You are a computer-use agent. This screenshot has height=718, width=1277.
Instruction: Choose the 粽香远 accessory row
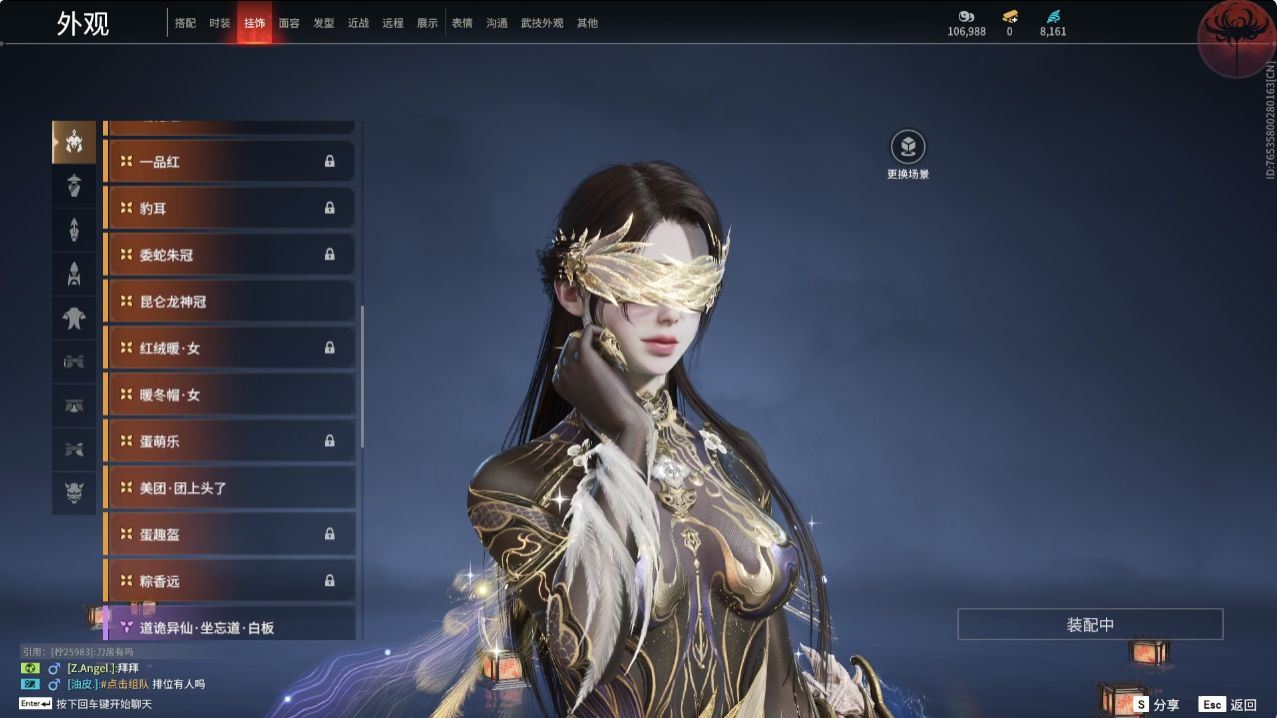pyautogui.click(x=230, y=581)
